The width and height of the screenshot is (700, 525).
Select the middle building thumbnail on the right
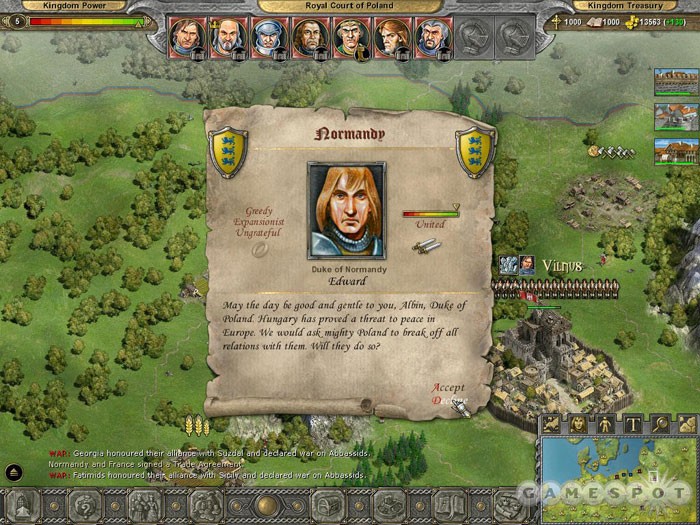[x=676, y=117]
